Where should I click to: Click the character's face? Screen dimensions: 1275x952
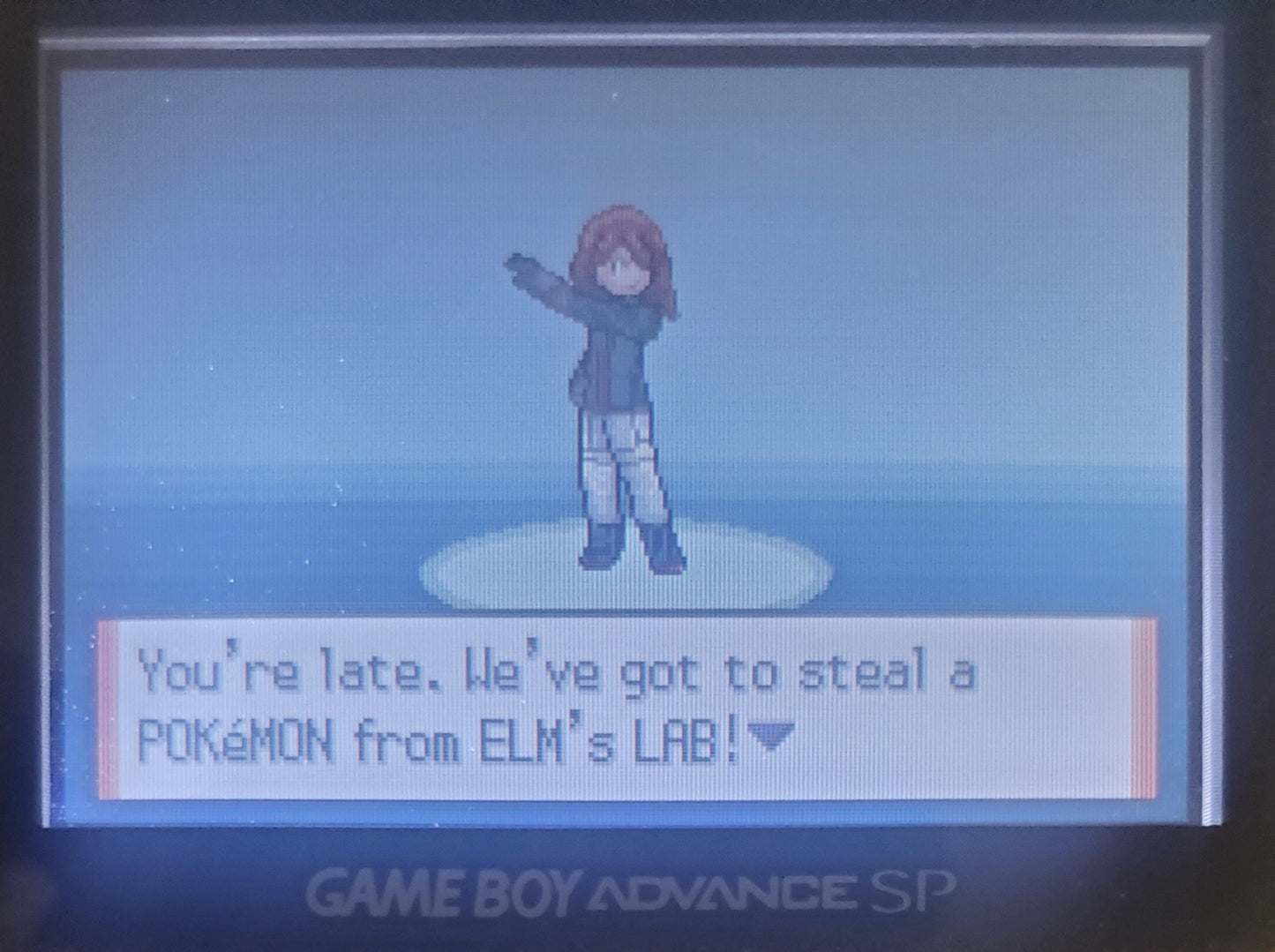click(x=622, y=269)
